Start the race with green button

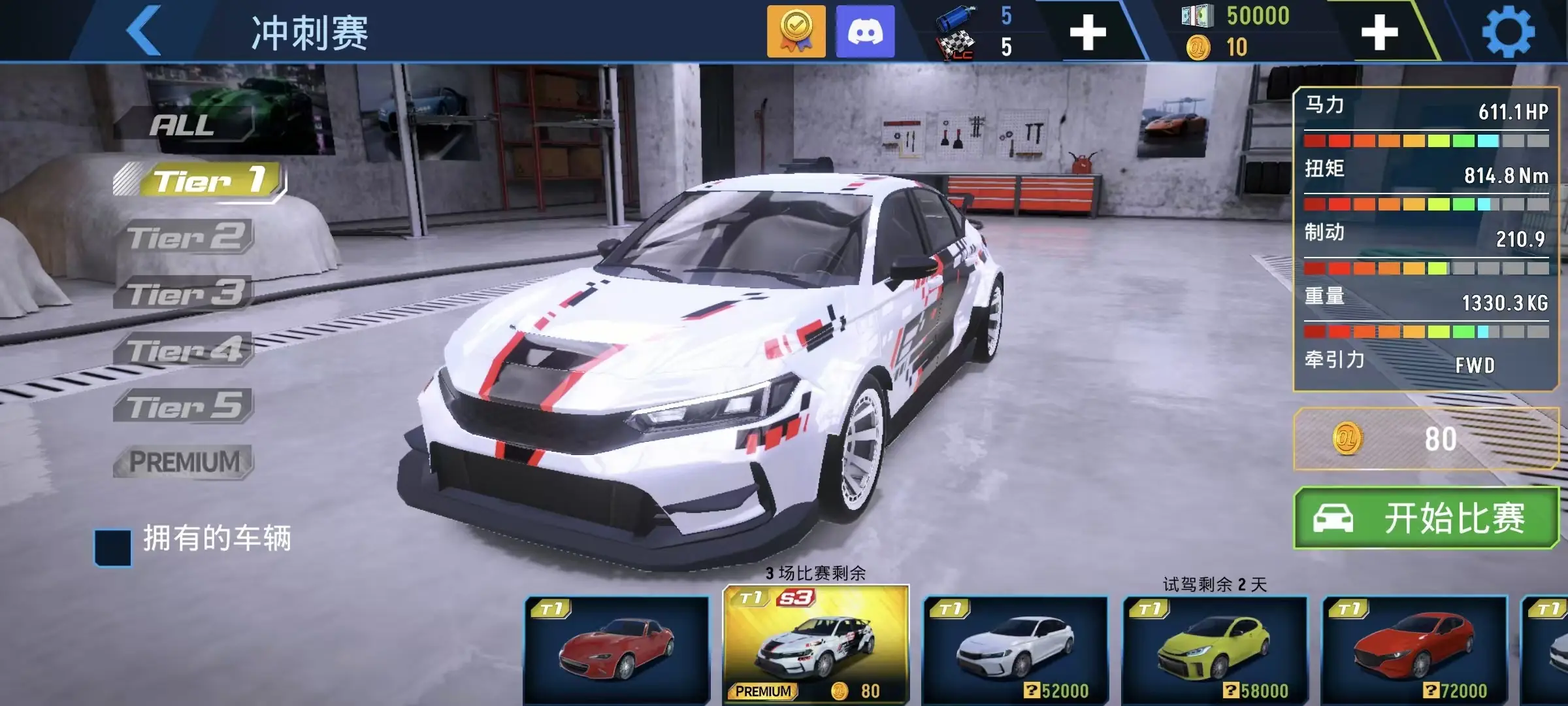pyautogui.click(x=1426, y=518)
